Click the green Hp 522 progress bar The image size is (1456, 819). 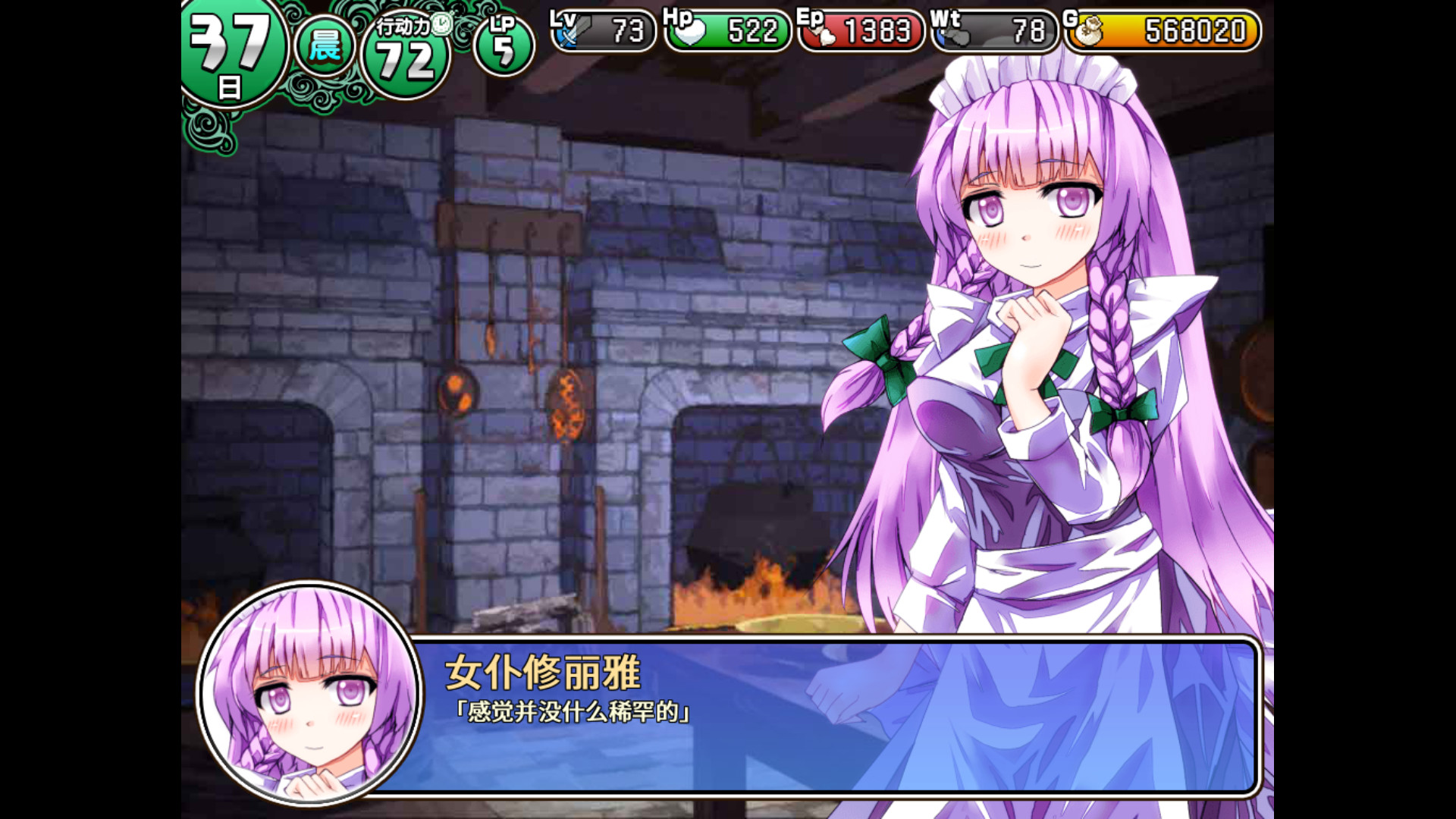[728, 32]
